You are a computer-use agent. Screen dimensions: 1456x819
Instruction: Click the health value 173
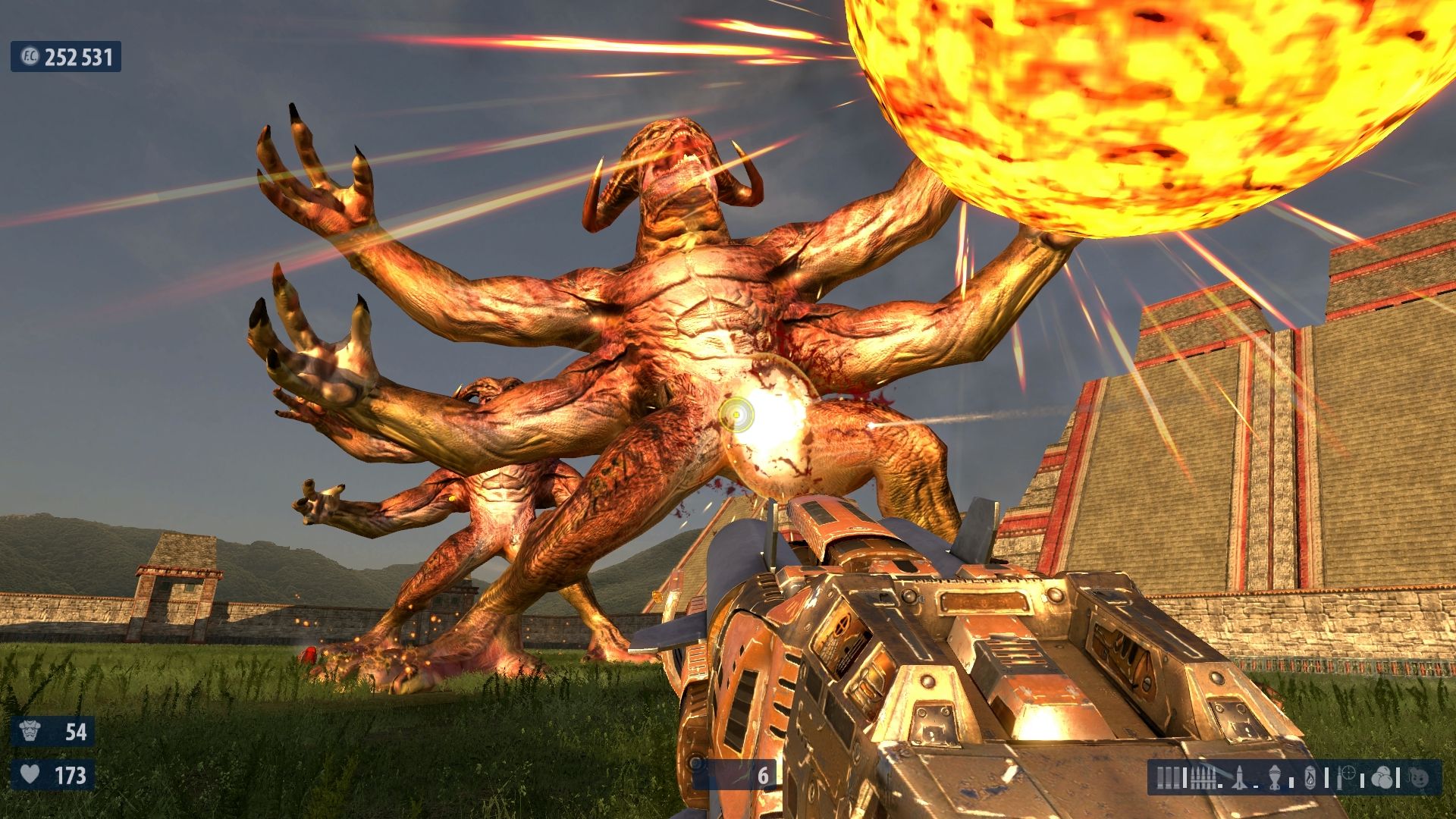[70, 776]
